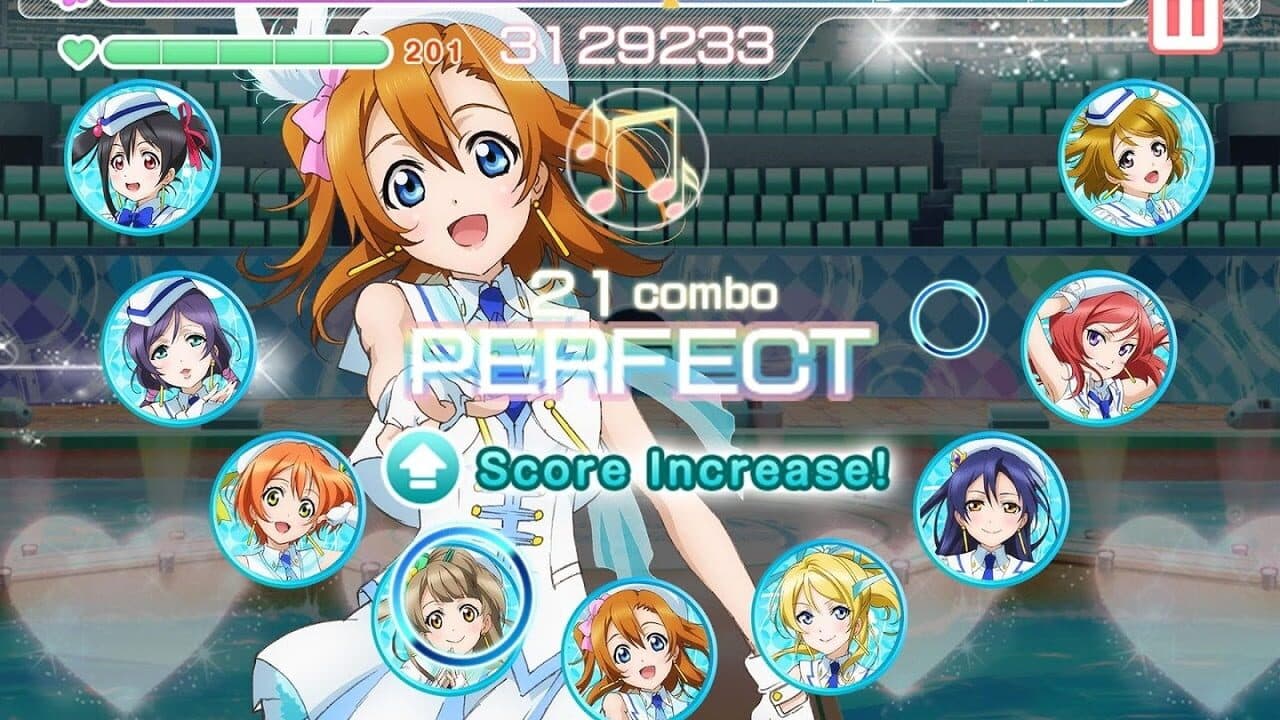Click the upward arrow skill indicator
The height and width of the screenshot is (720, 1280).
(x=419, y=466)
